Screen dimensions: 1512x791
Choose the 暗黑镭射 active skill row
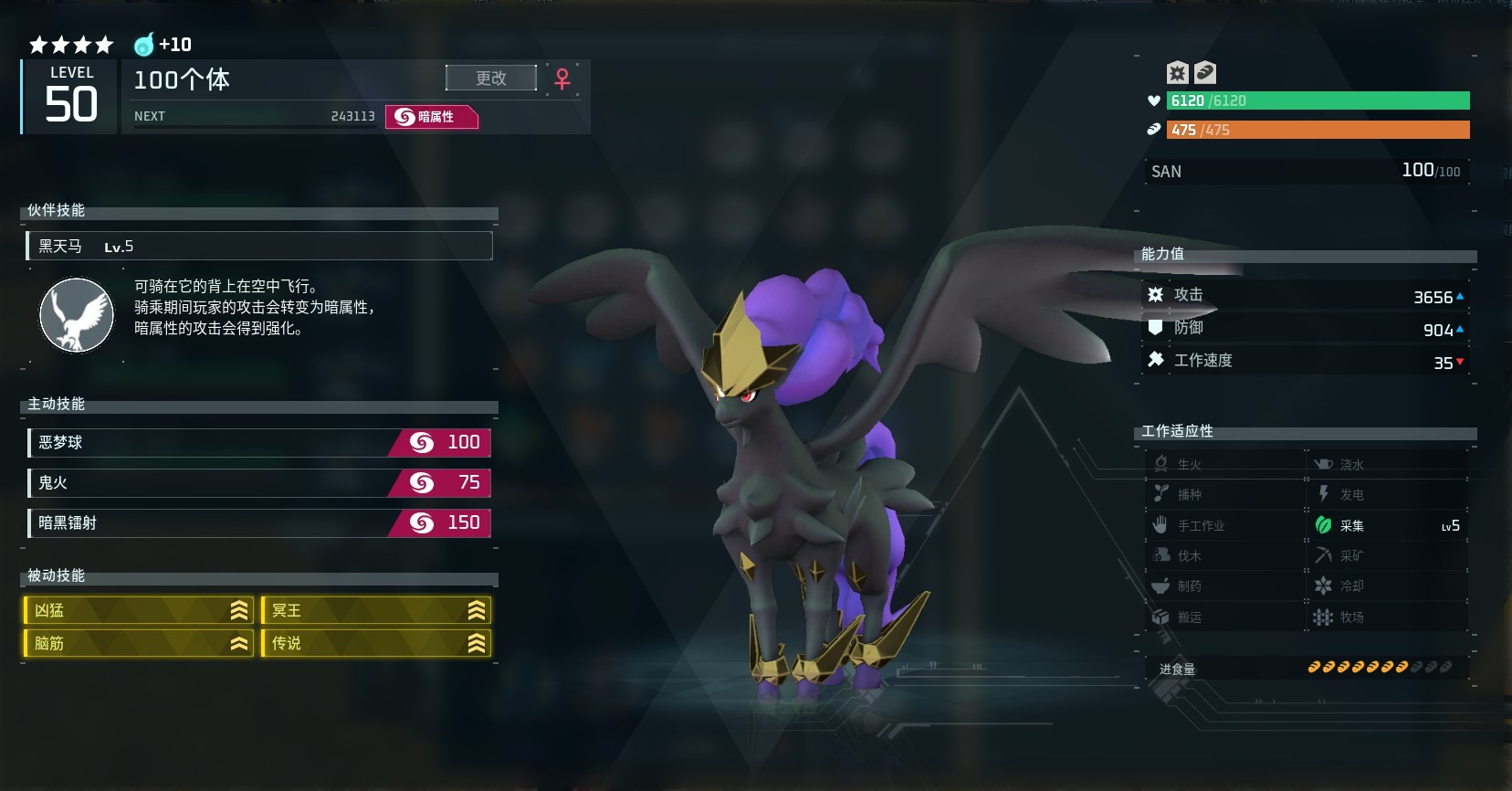(x=259, y=523)
